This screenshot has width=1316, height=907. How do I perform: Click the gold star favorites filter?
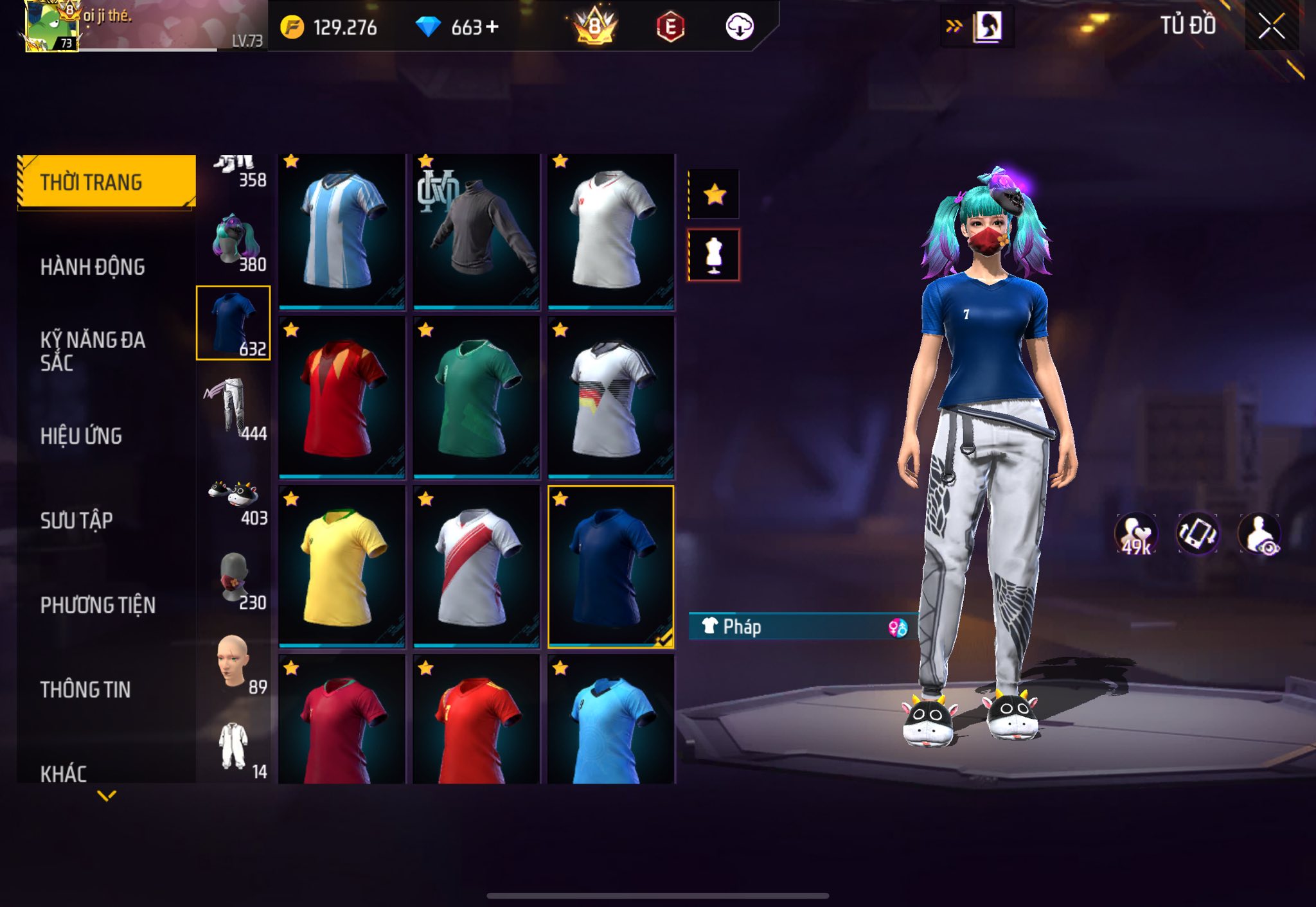714,194
